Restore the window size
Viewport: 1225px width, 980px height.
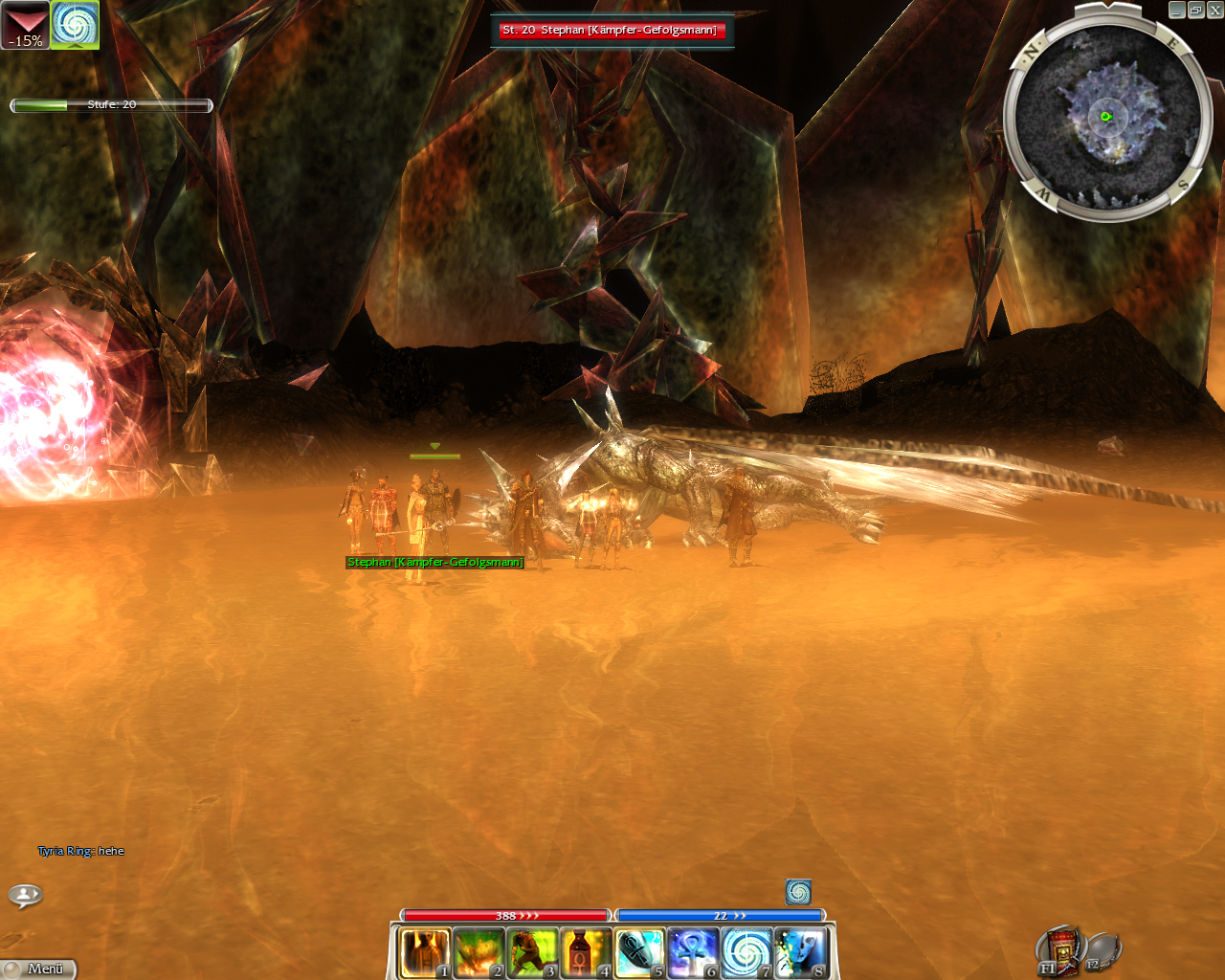pyautogui.click(x=1195, y=10)
